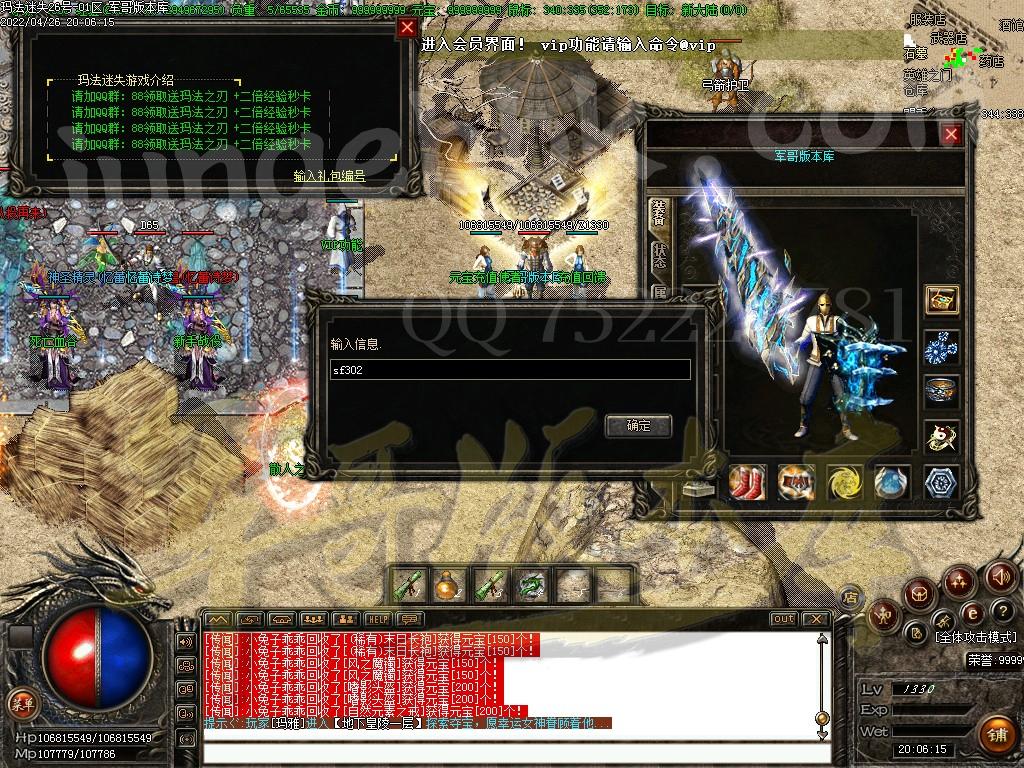This screenshot has height=768, width=1024.
Task: Close the game introduction window
Action: [406, 28]
